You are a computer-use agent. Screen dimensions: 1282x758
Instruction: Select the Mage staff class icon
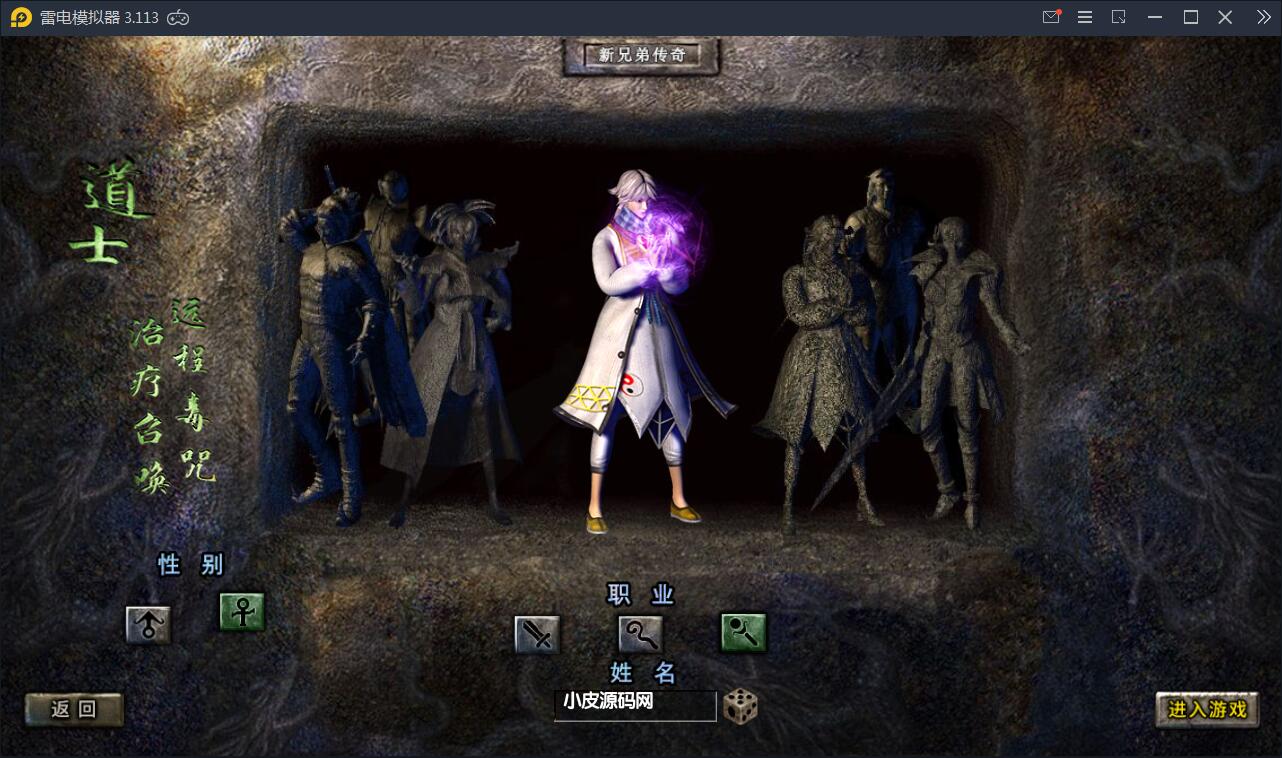pyautogui.click(x=639, y=633)
